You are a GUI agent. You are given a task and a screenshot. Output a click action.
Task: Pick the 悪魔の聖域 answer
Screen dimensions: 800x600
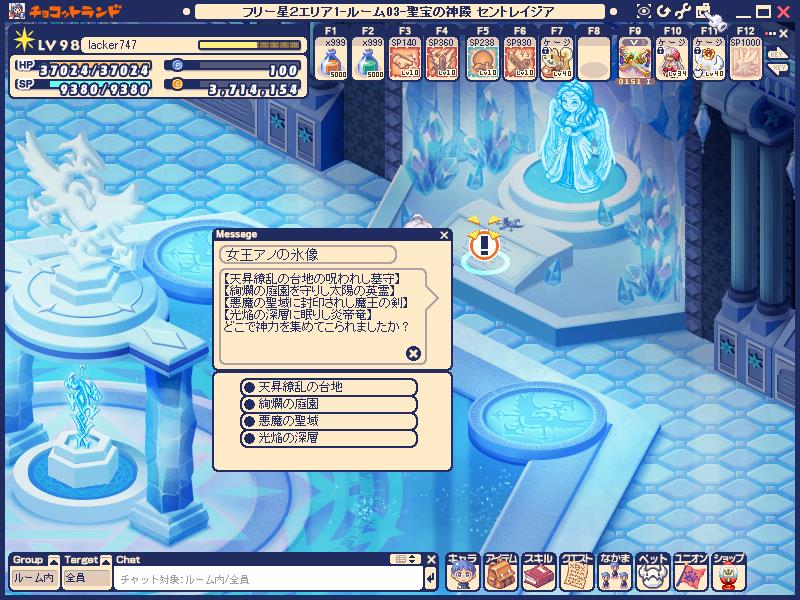point(329,421)
